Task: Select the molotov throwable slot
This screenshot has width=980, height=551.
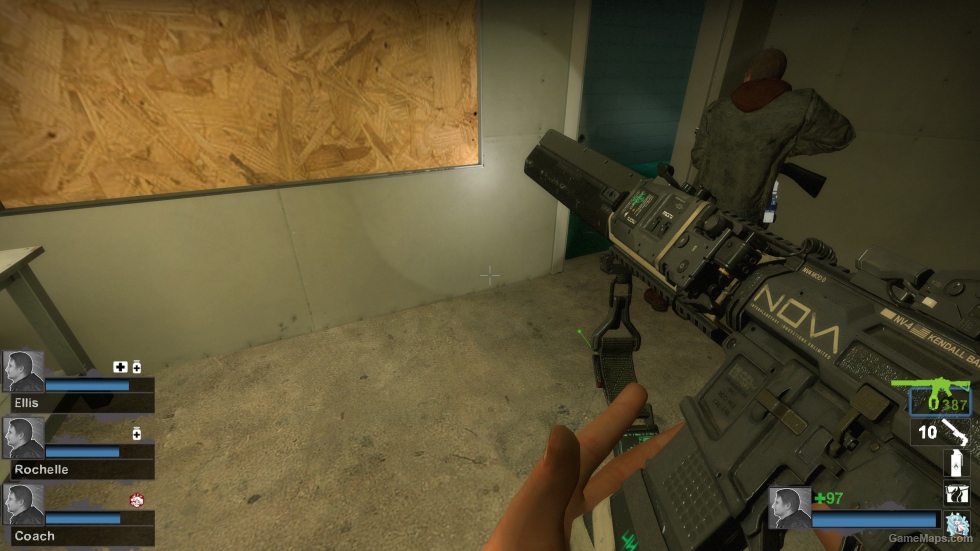Action: [956, 462]
